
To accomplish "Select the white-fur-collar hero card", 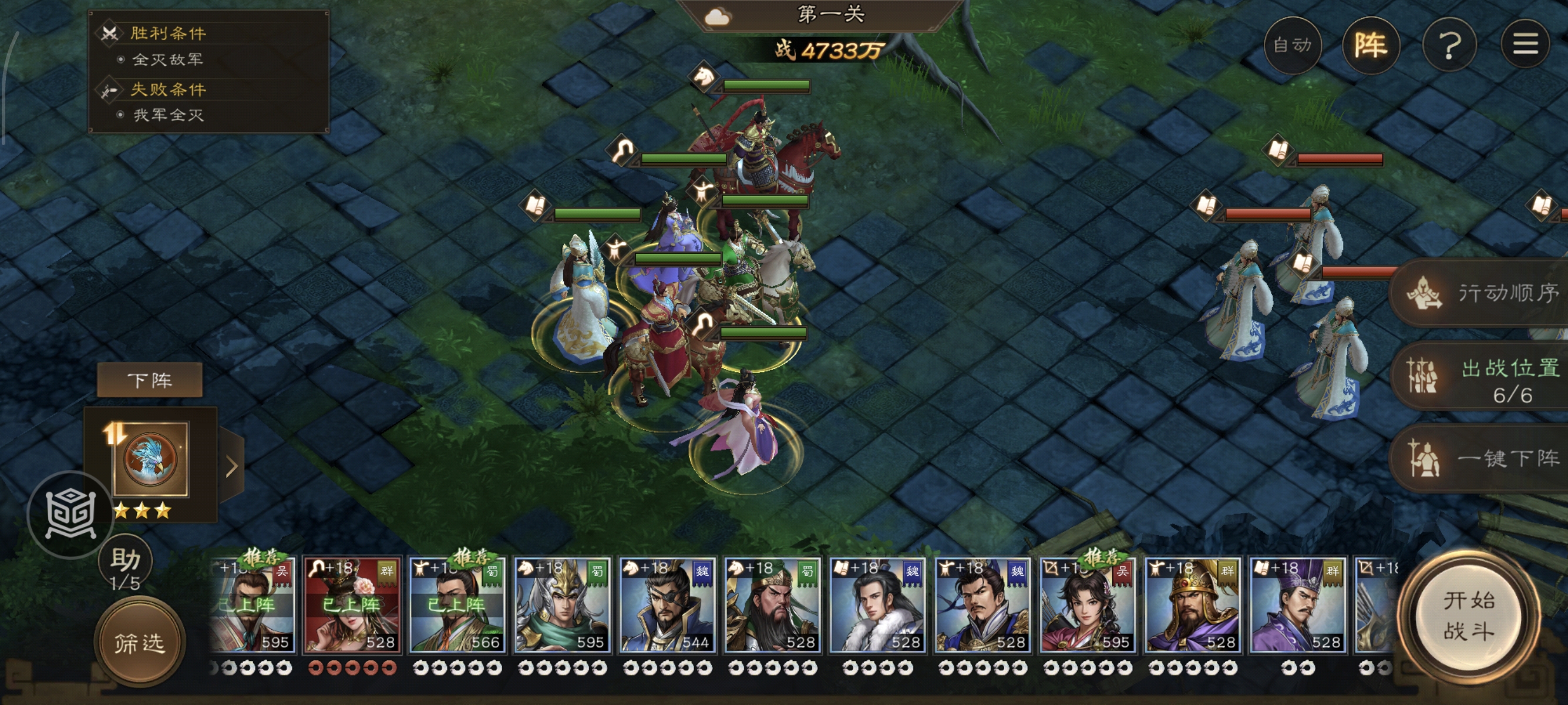I will click(x=877, y=606).
